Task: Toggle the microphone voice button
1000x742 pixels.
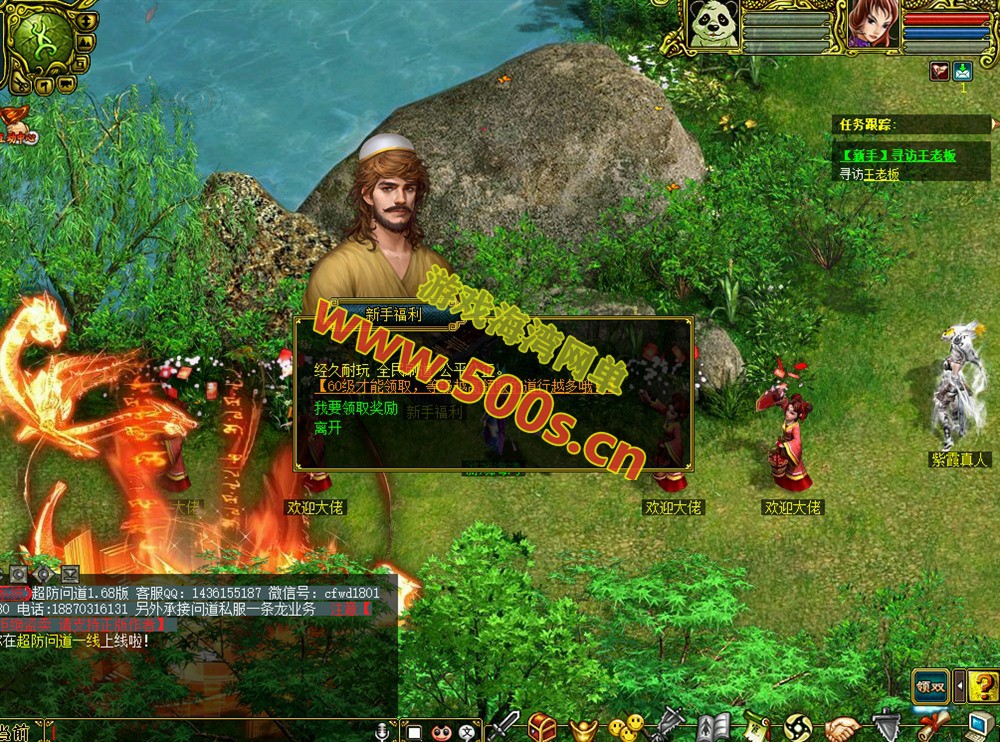Action: point(382,732)
